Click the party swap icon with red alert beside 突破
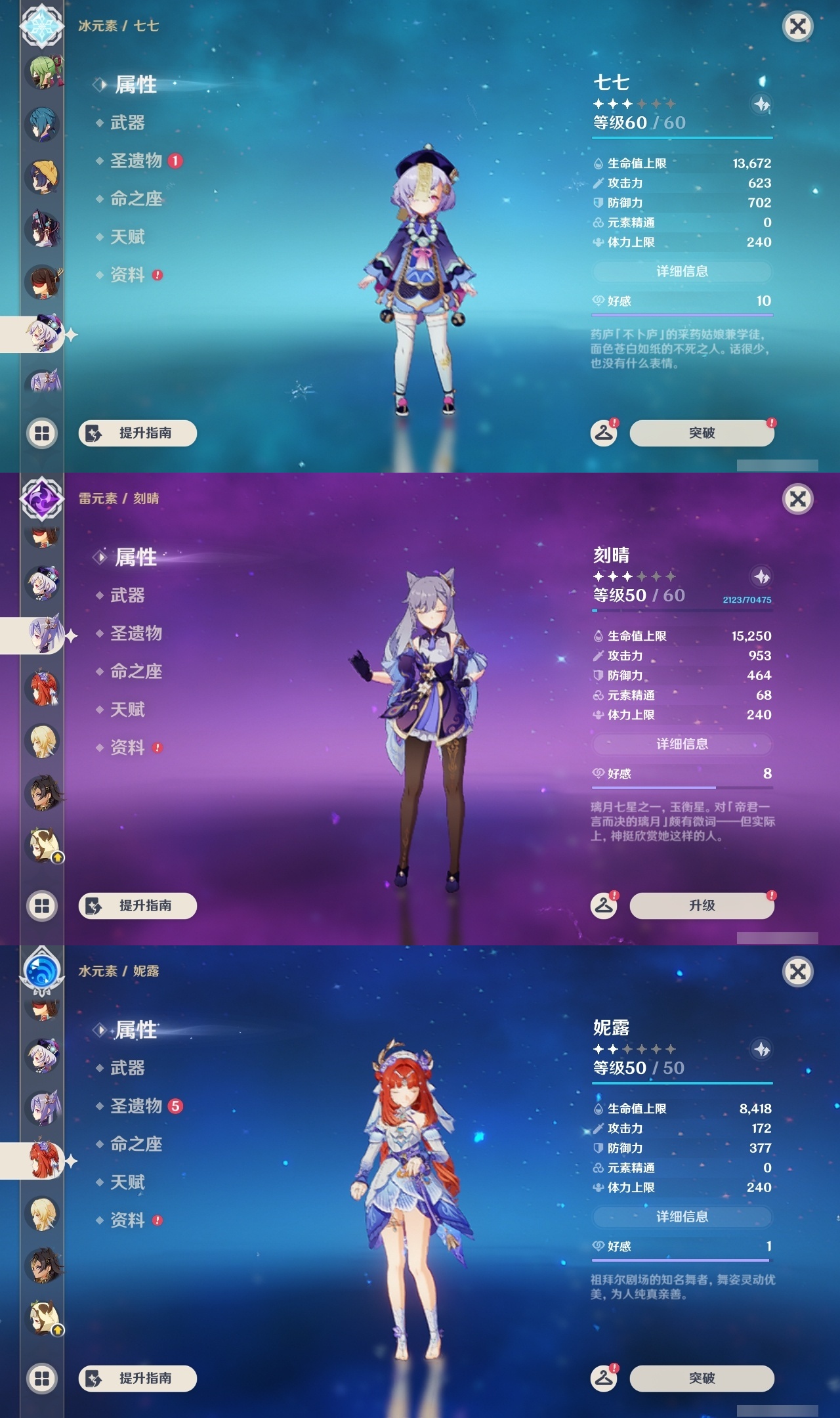Screen dimensions: 840x1418 coord(604,432)
